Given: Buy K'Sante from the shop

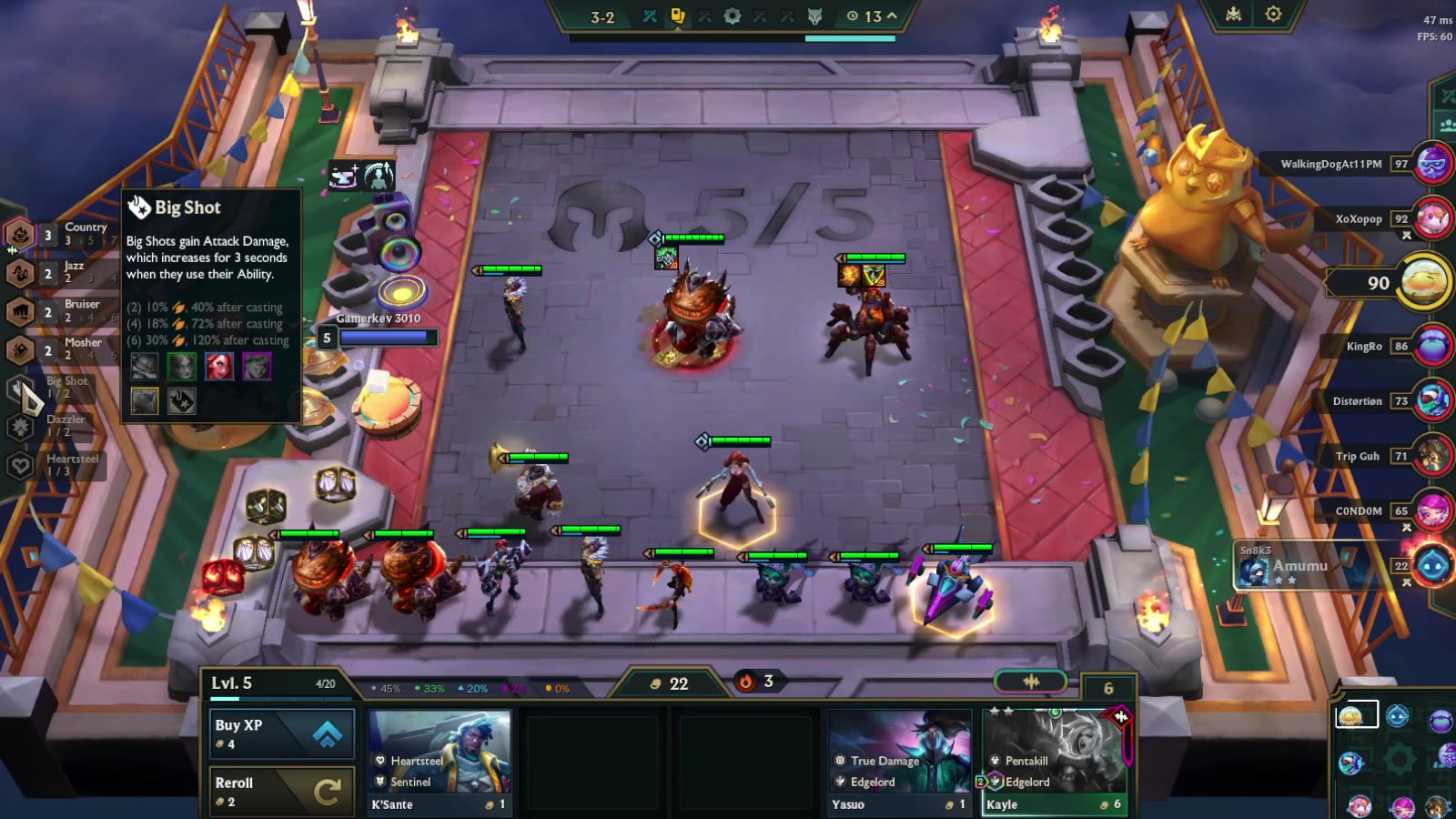Looking at the screenshot, I should tap(440, 760).
